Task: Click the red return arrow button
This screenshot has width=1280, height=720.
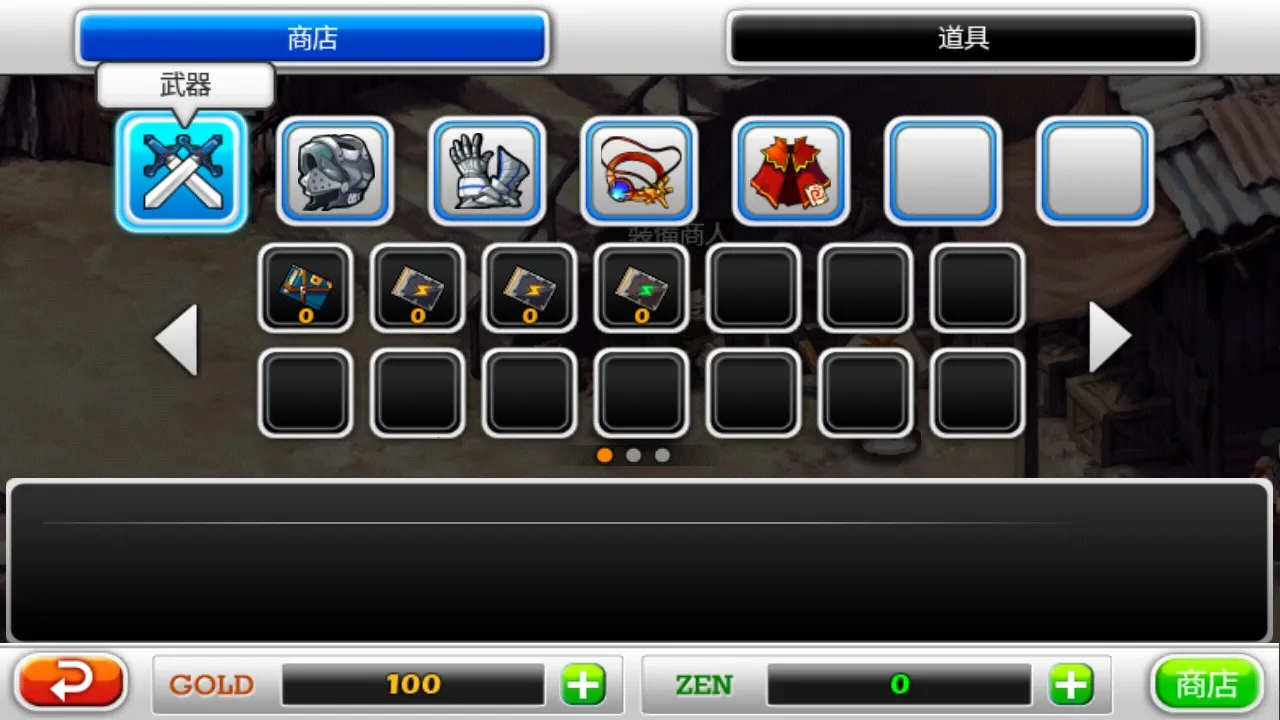Action: 69,682
